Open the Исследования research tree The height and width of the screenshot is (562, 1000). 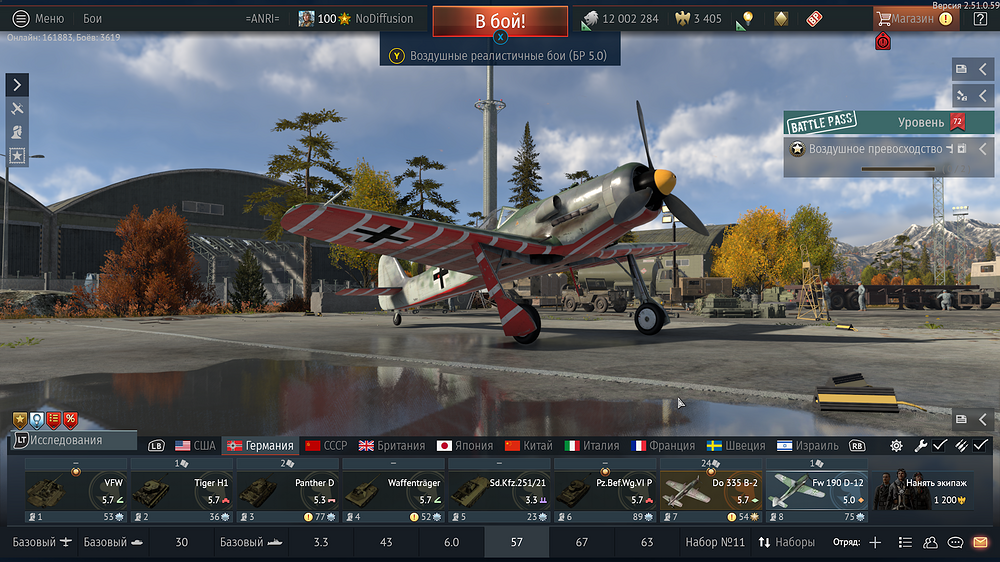(70, 440)
